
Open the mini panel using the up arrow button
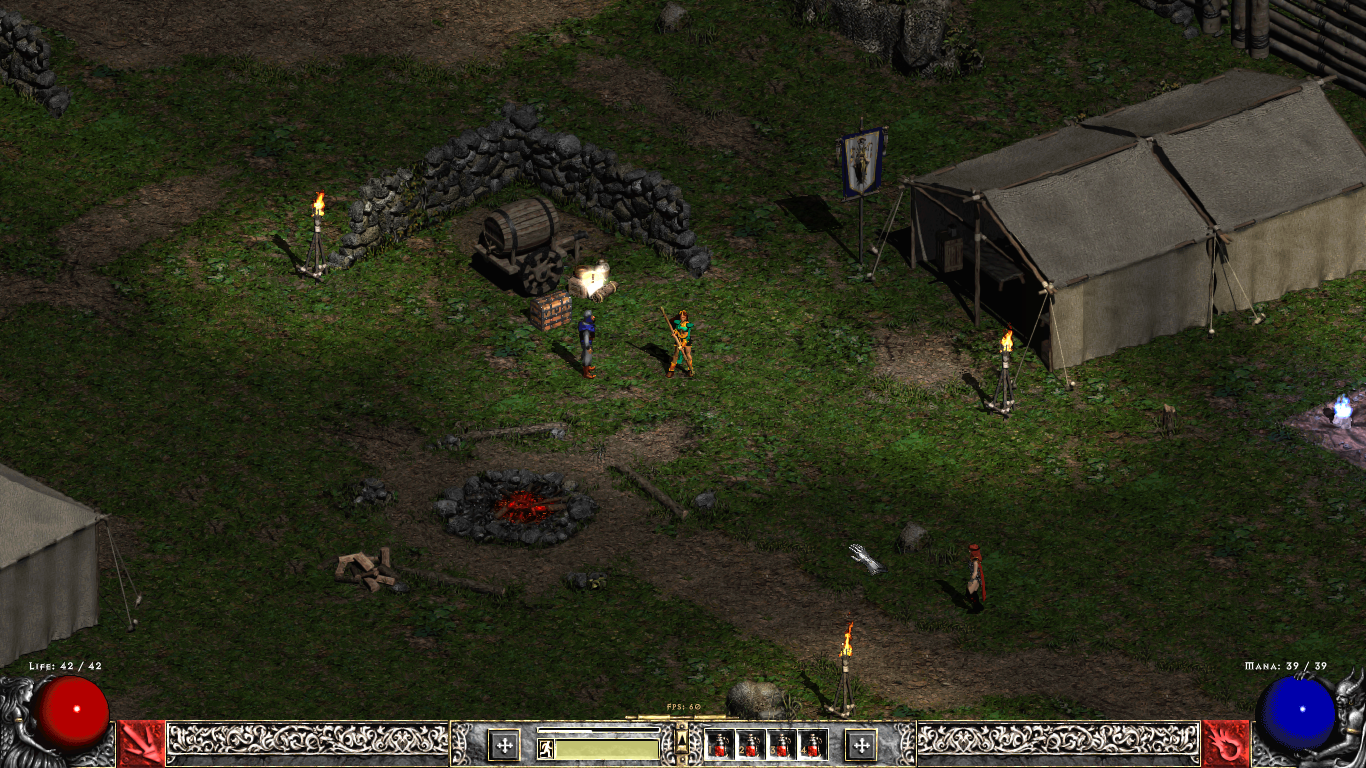tap(682, 742)
